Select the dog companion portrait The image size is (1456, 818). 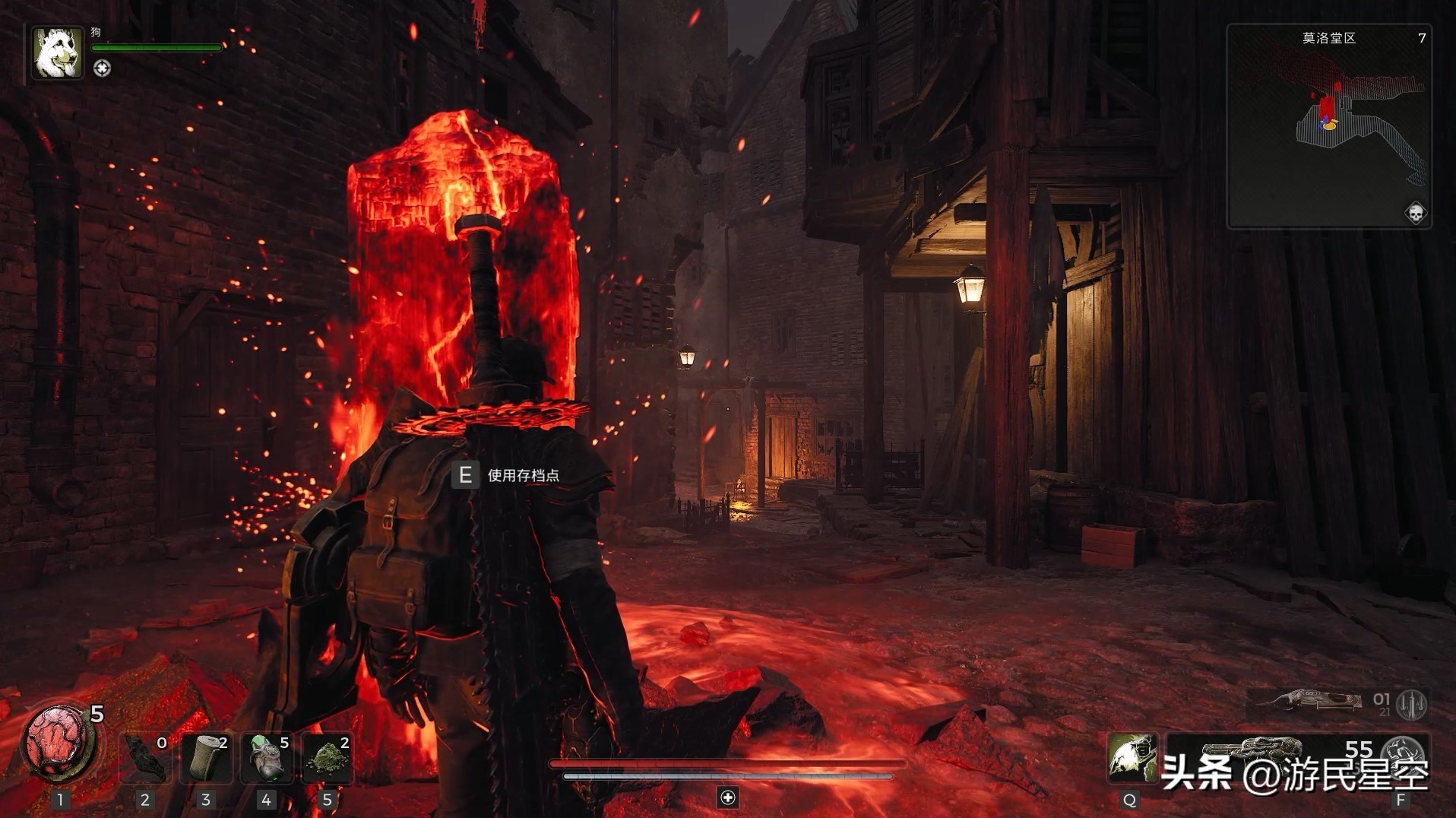[57, 52]
